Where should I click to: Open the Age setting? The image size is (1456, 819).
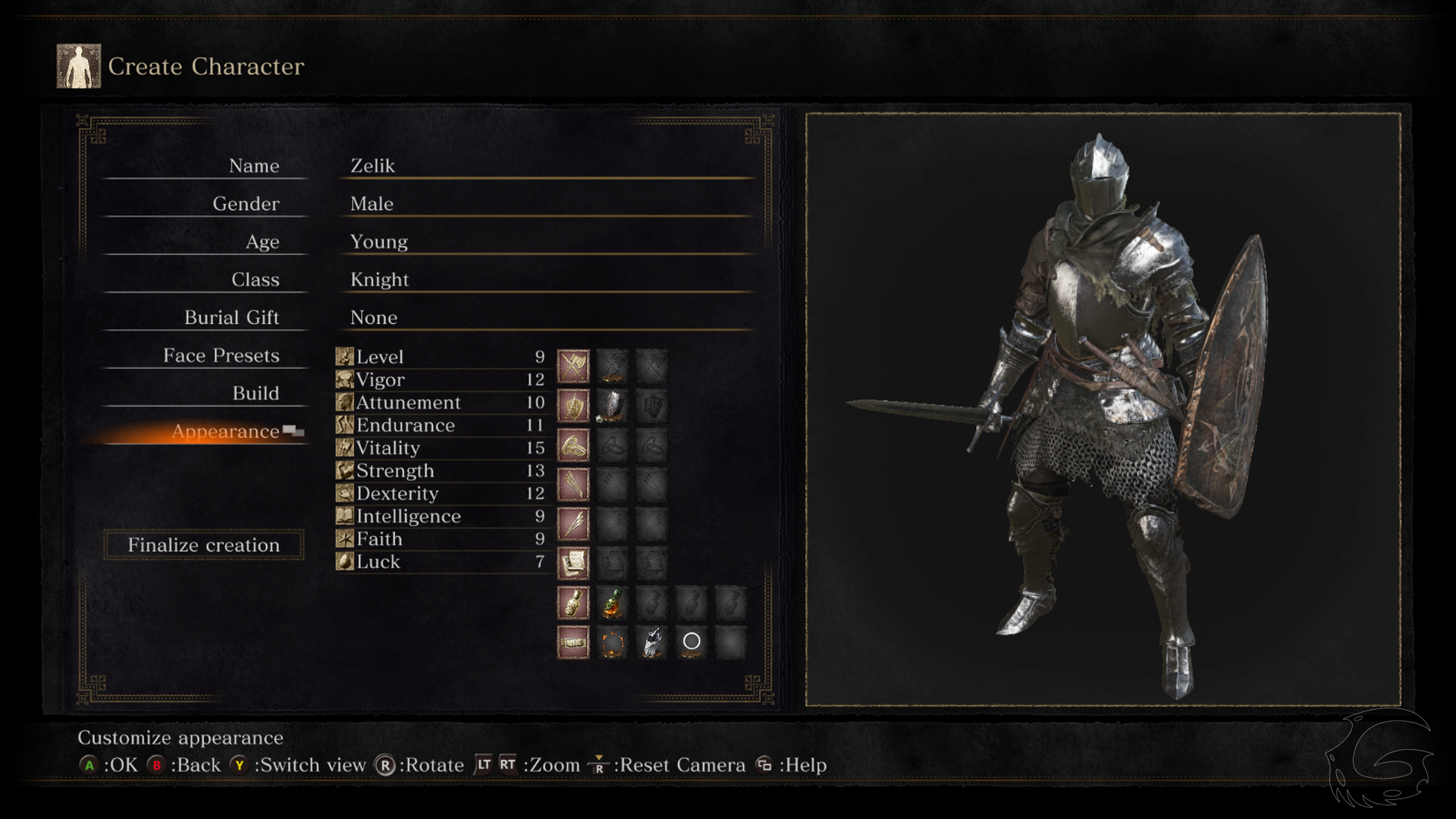pos(262,242)
